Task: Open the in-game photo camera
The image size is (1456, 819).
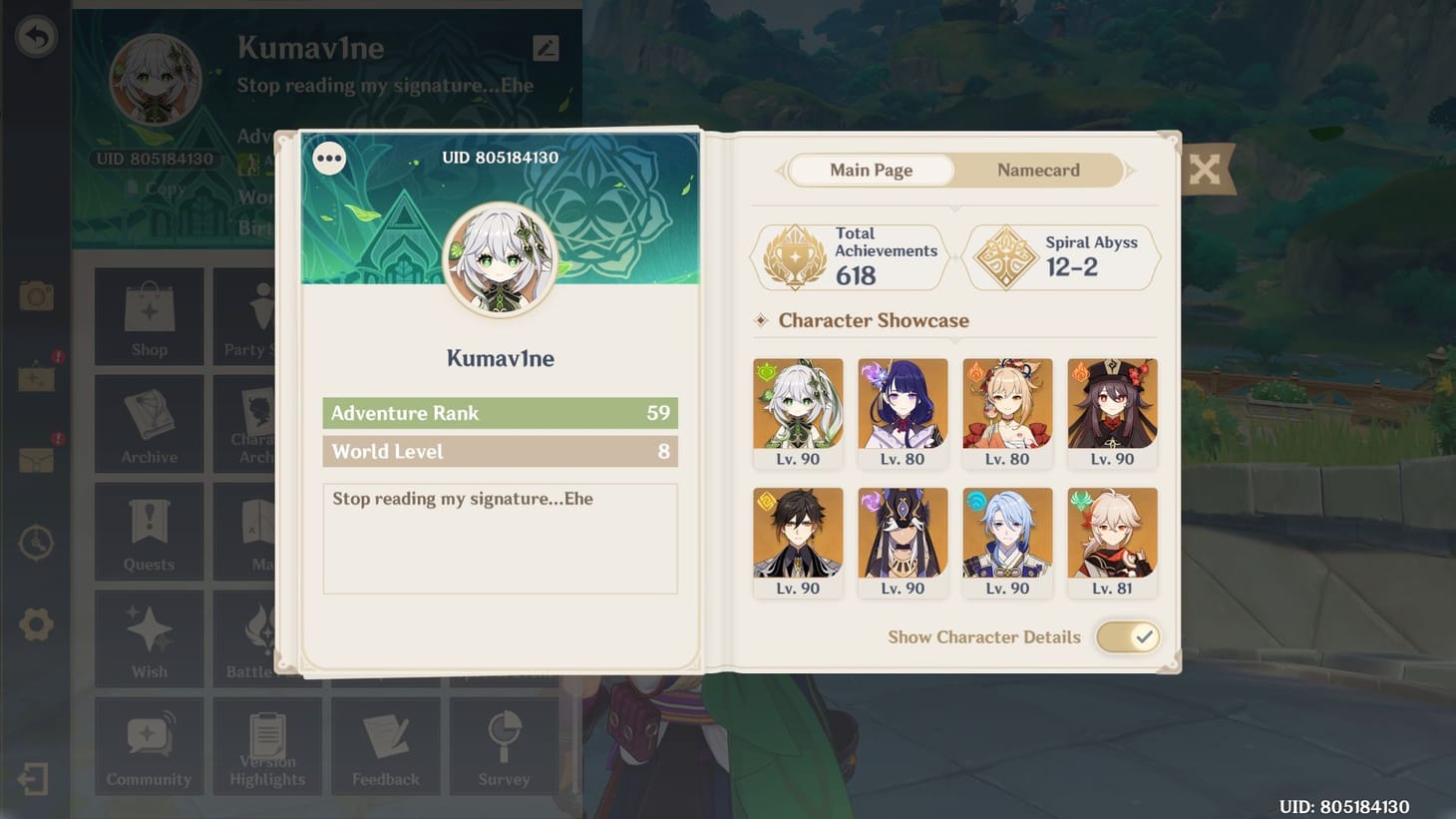Action: 36,295
